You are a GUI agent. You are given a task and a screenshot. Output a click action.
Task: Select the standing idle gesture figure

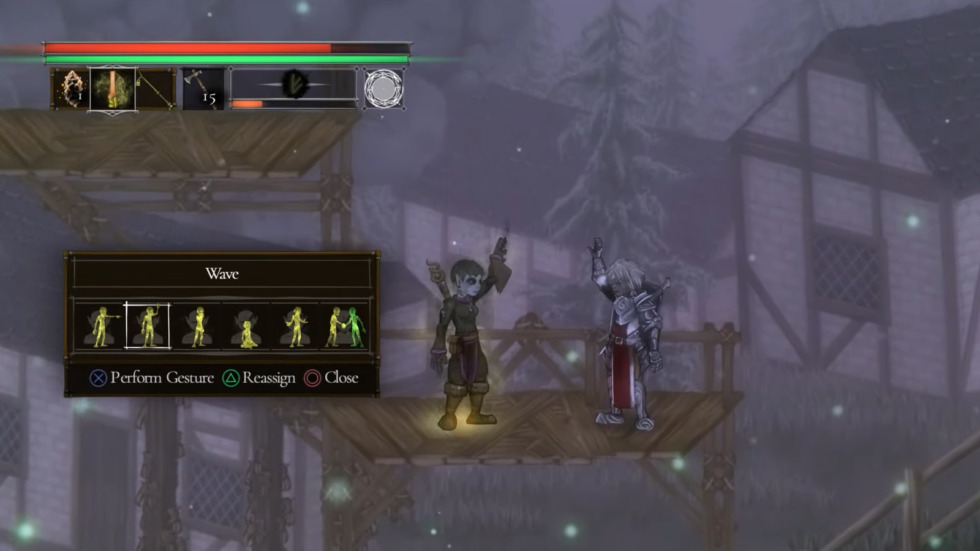tap(198, 326)
